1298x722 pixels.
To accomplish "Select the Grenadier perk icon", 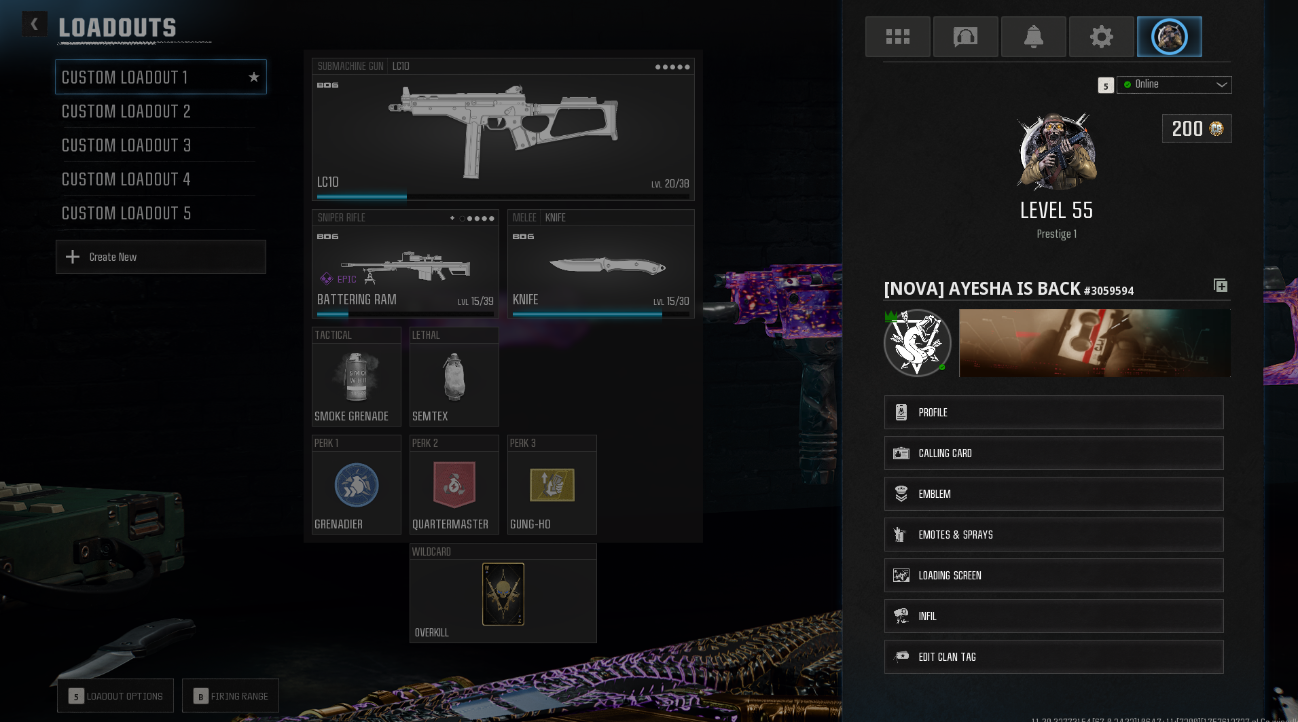I will click(356, 484).
